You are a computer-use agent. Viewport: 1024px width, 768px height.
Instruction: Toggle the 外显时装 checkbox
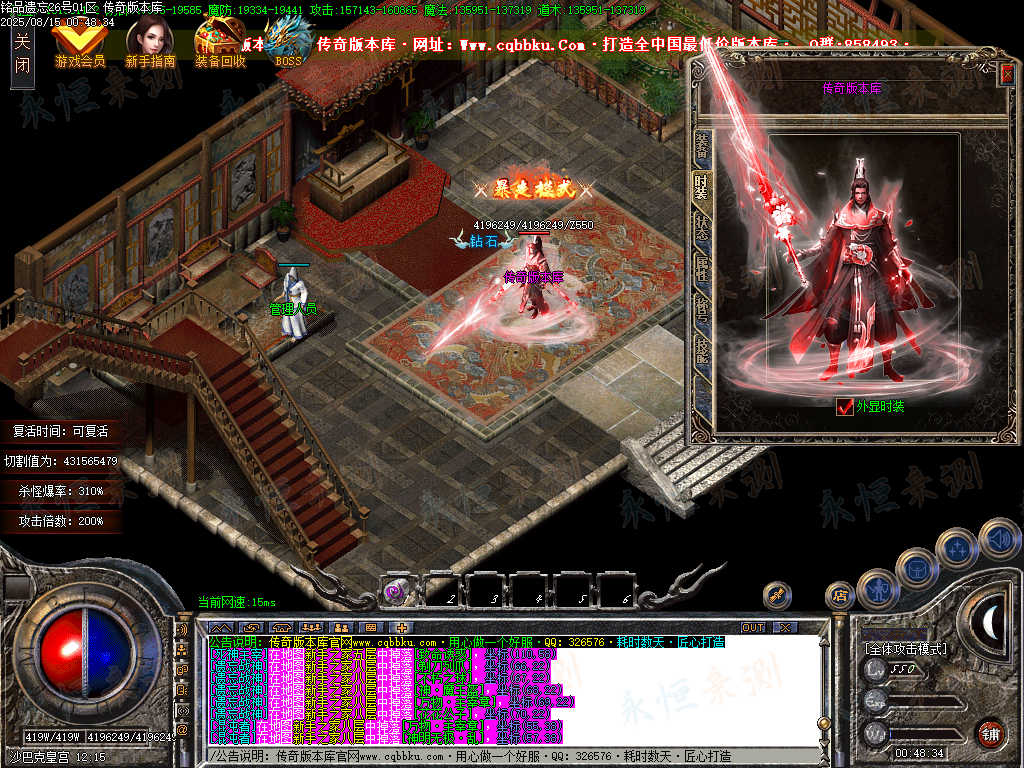(845, 406)
